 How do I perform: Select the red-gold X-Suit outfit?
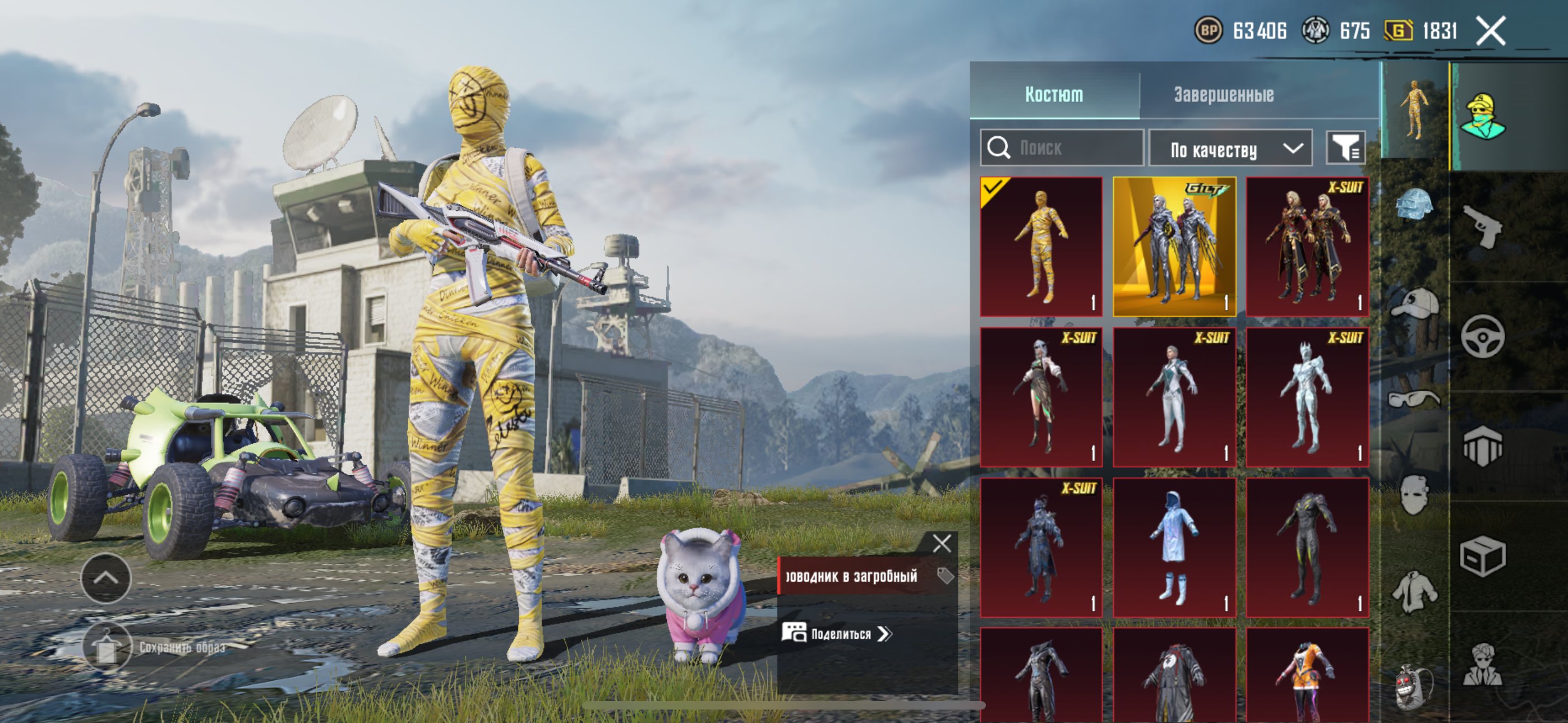[1307, 247]
